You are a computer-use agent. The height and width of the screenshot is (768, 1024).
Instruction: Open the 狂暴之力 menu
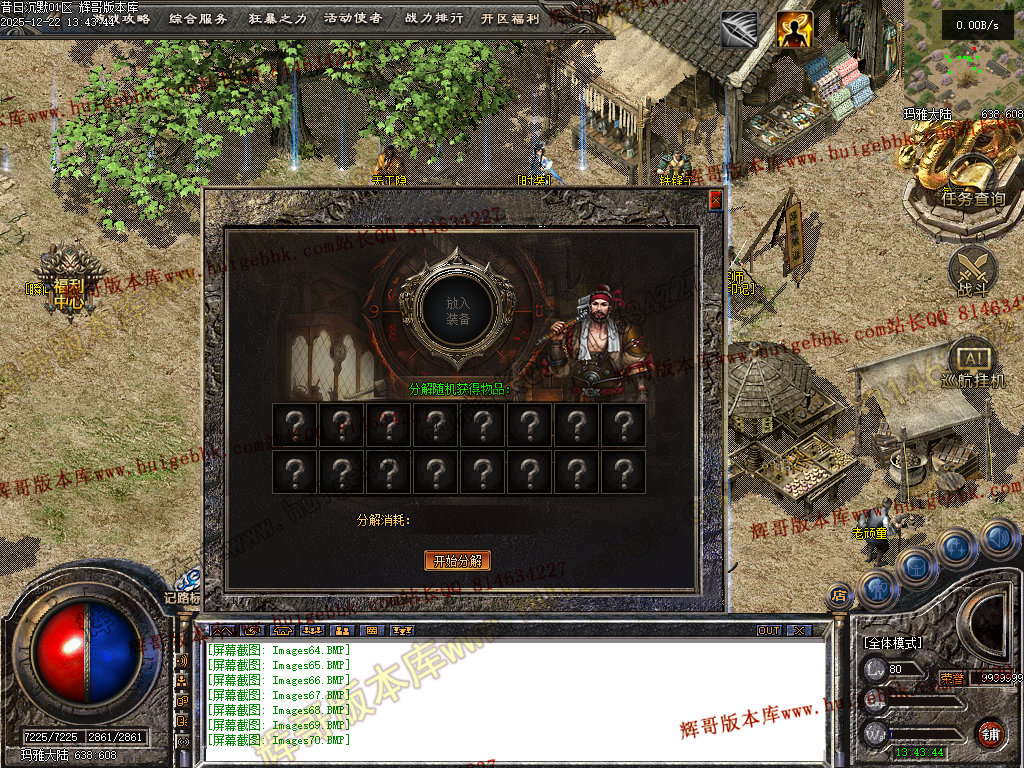tap(277, 18)
